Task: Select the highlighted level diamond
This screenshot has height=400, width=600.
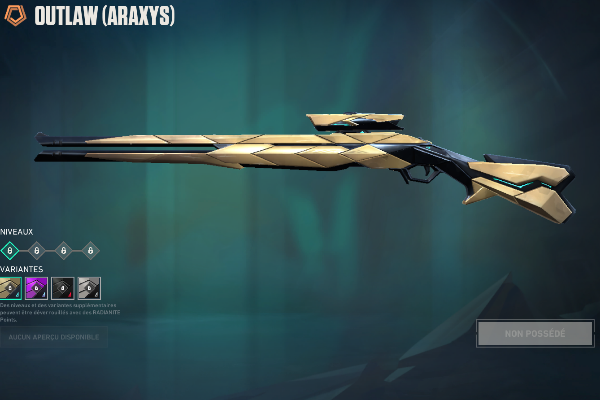Action: [10, 250]
